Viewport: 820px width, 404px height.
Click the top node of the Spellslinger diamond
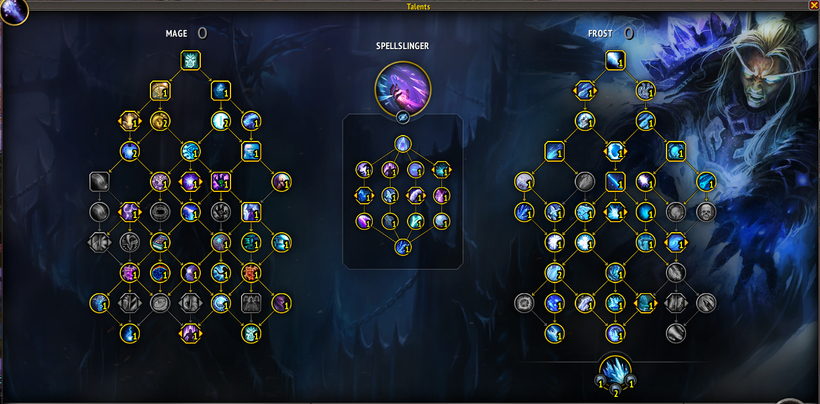pyautogui.click(x=402, y=145)
